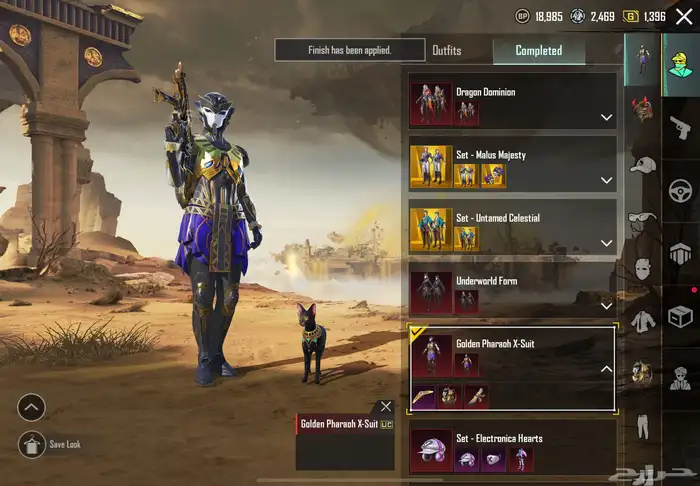The height and width of the screenshot is (486, 700).
Task: Dismiss the Golden Pharaoh X-Suit popup
Action: coord(386,407)
